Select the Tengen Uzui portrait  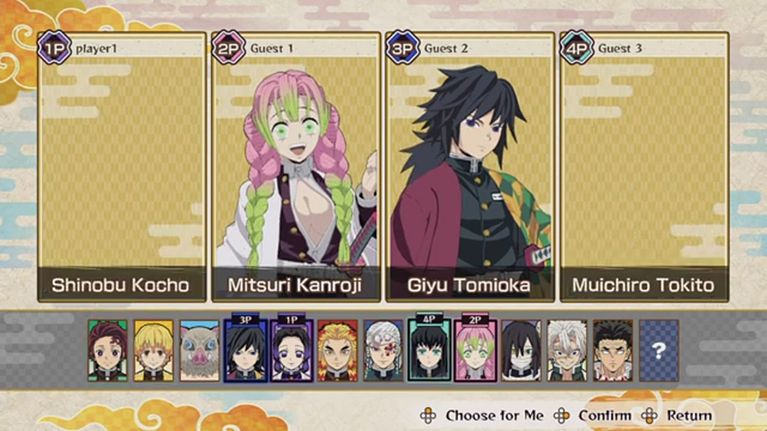point(383,350)
